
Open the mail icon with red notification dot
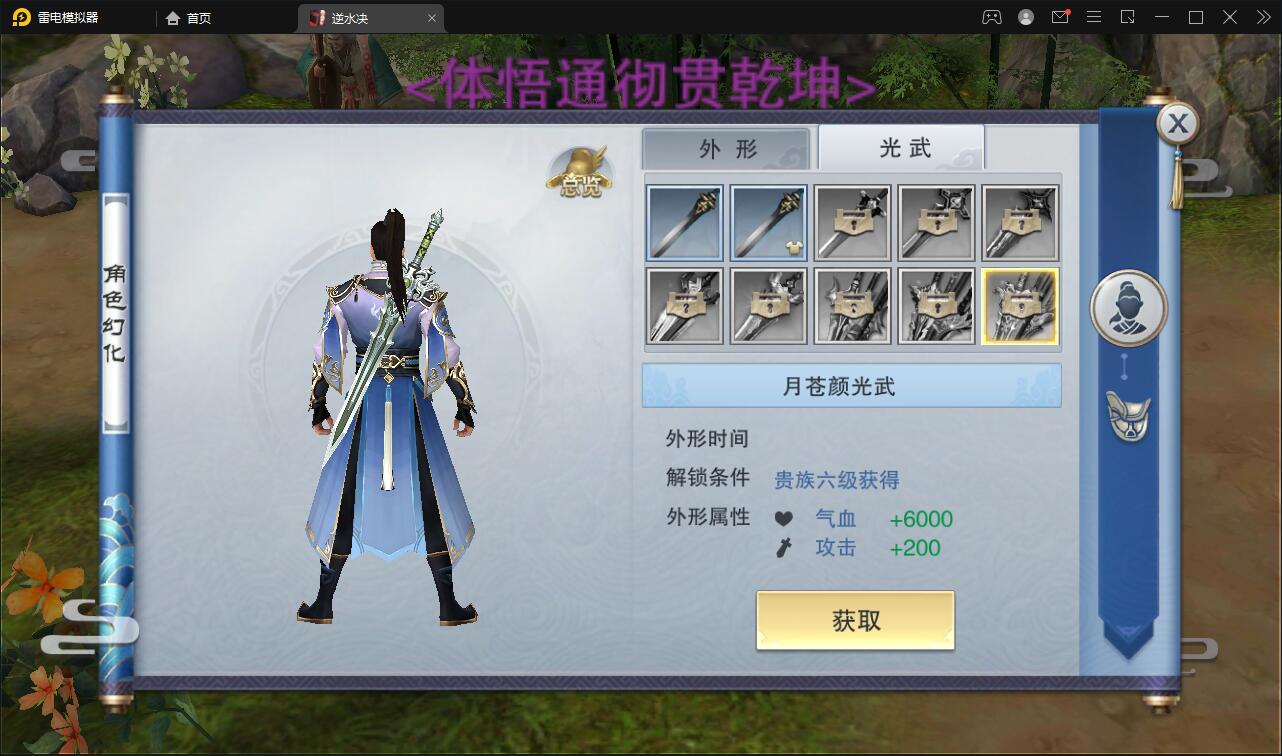[x=1062, y=17]
